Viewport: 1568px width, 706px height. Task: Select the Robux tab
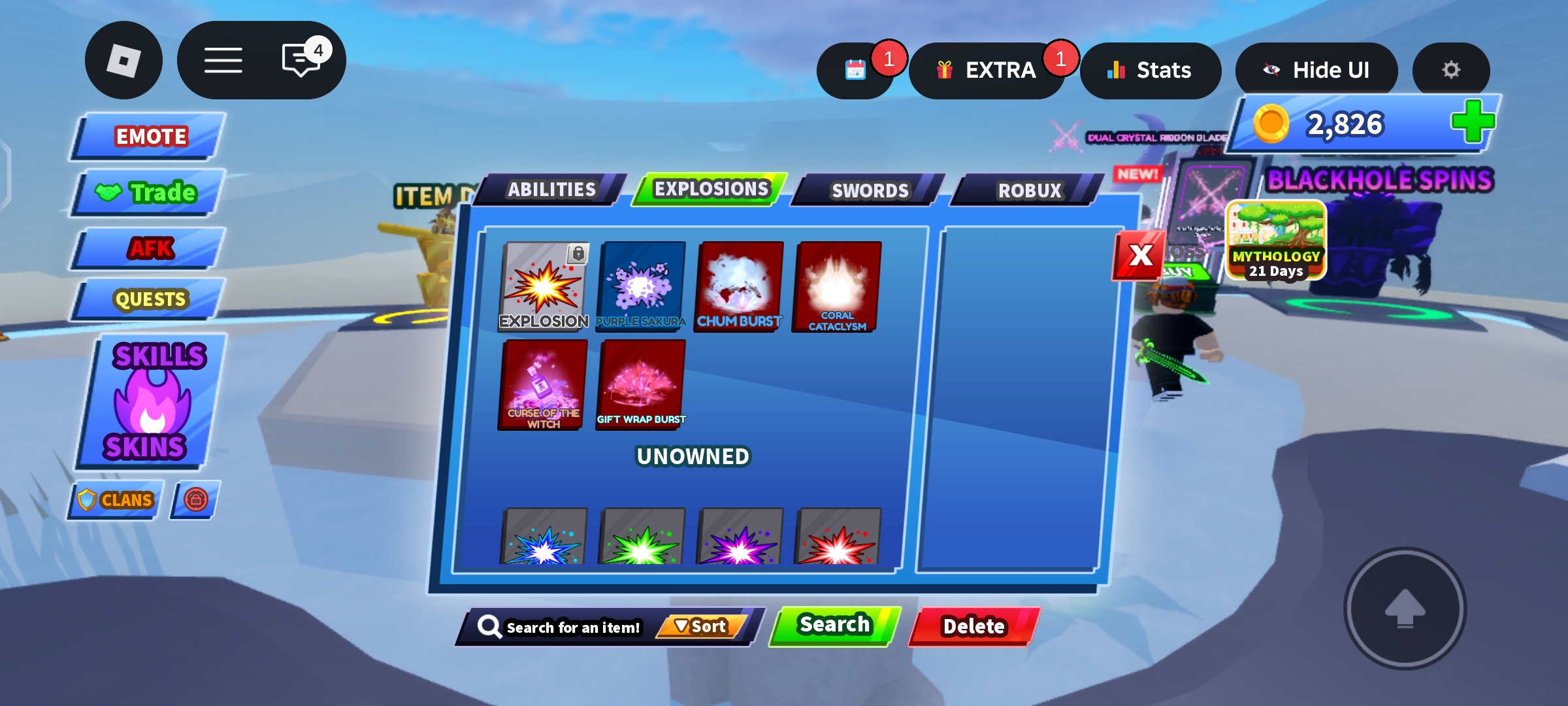[x=1029, y=190]
